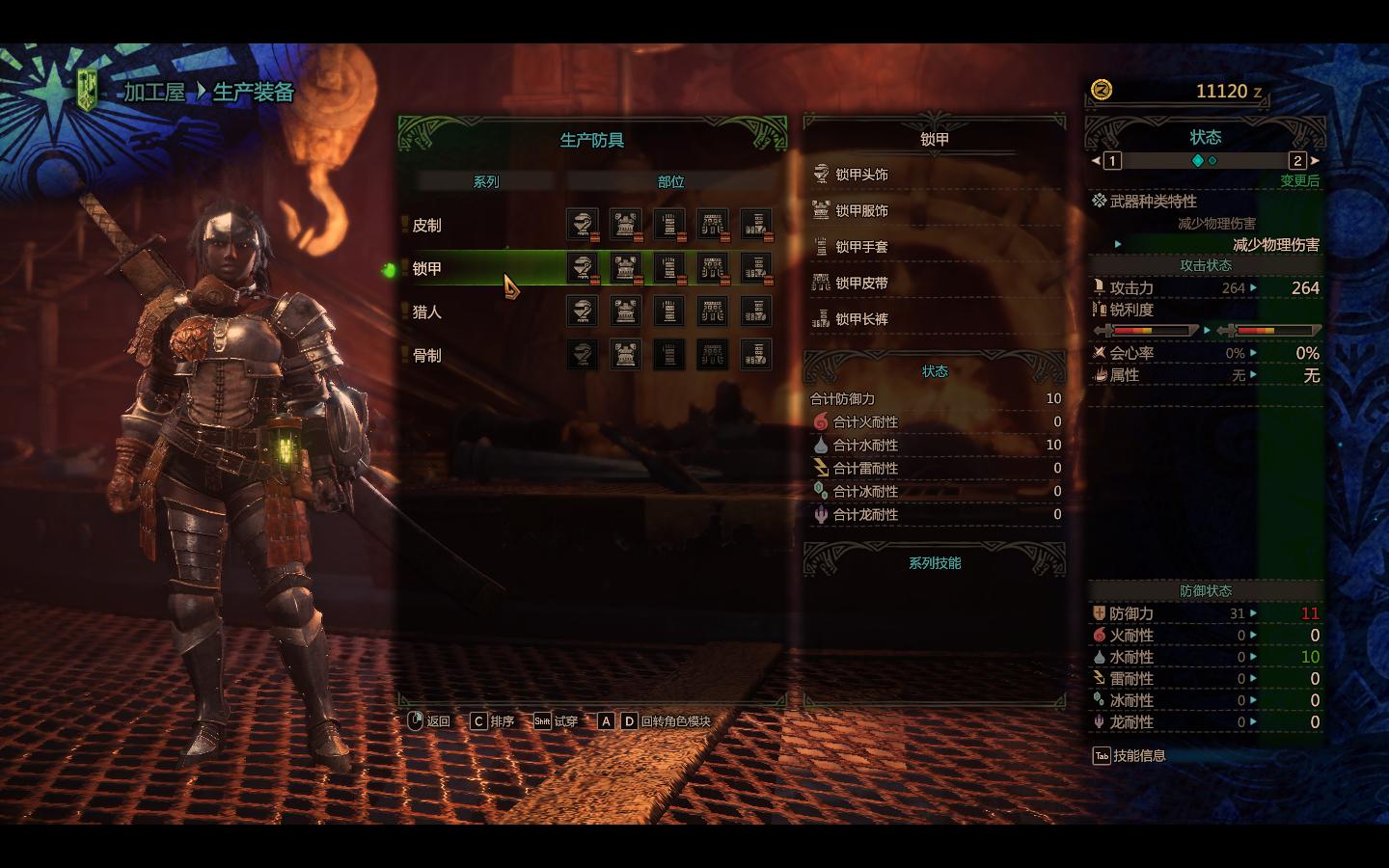This screenshot has width=1389, height=868.
Task: Select 锁甲服饰 in the armor list
Action: coord(861,211)
